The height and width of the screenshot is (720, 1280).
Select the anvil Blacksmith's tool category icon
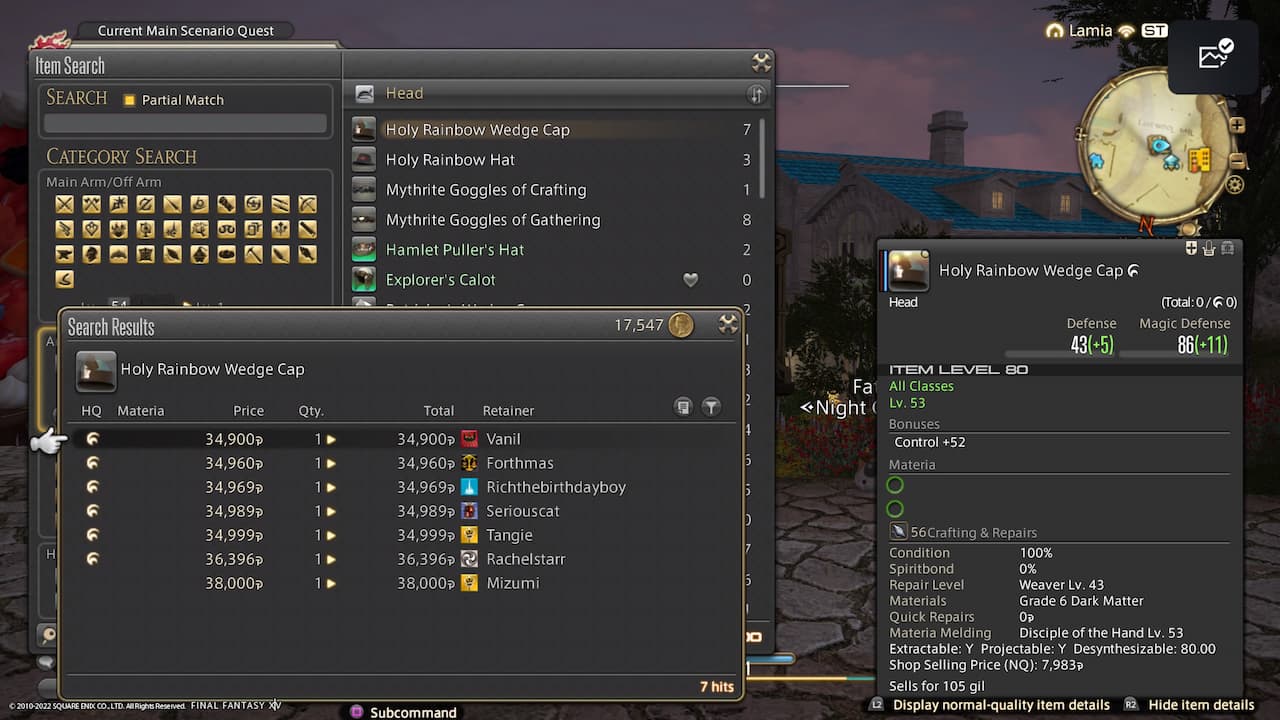pyautogui.click(x=64, y=253)
